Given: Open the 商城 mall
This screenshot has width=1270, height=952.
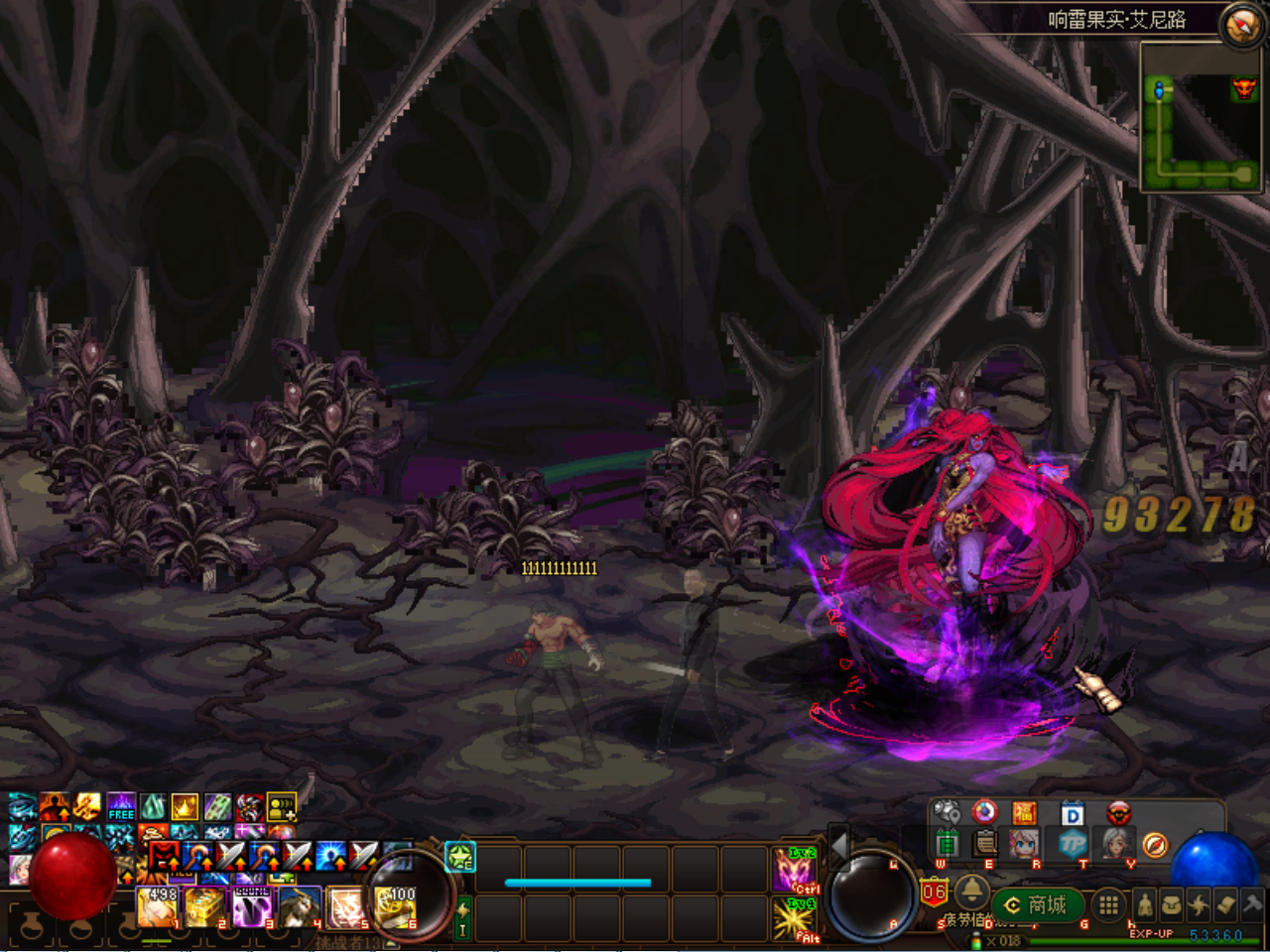Looking at the screenshot, I should pos(1039,903).
